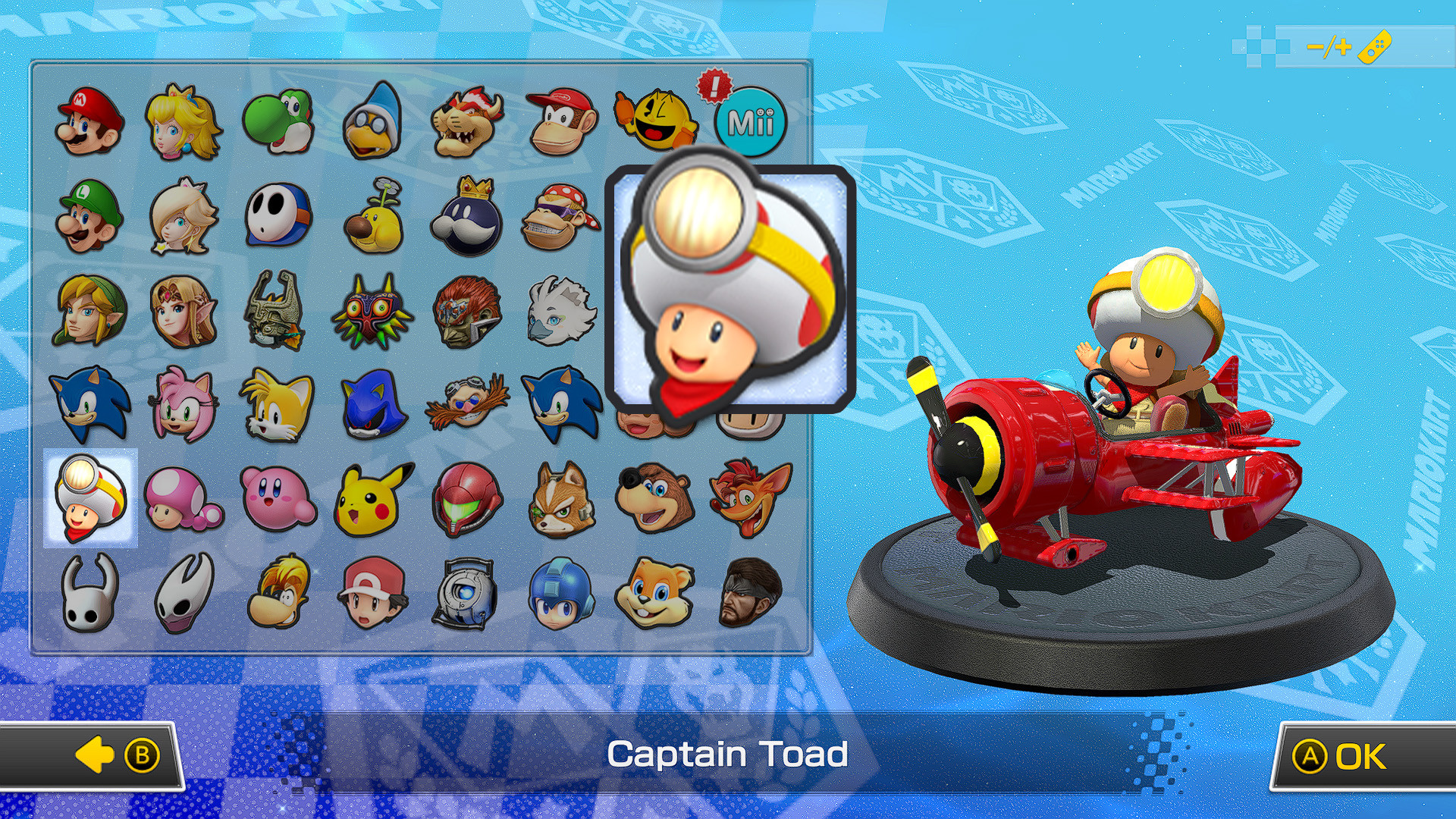Pick Bowser as your racer
This screenshot has height=819, width=1456.
pyautogui.click(x=465, y=121)
